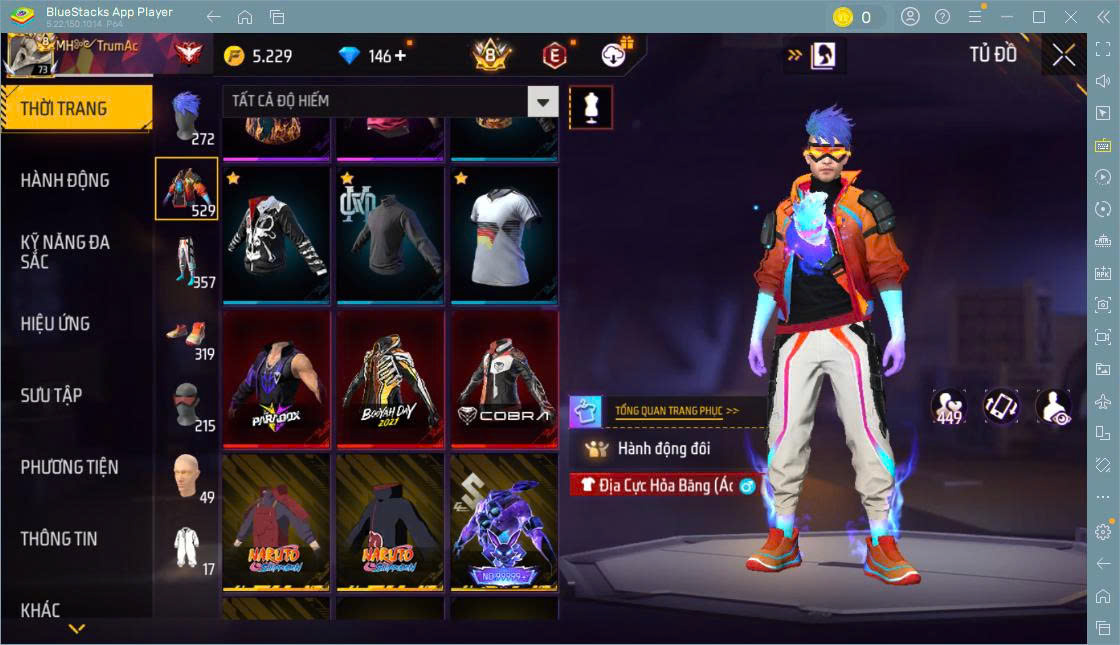Open the Hành Động category
This screenshot has width=1120, height=645.
(66, 181)
